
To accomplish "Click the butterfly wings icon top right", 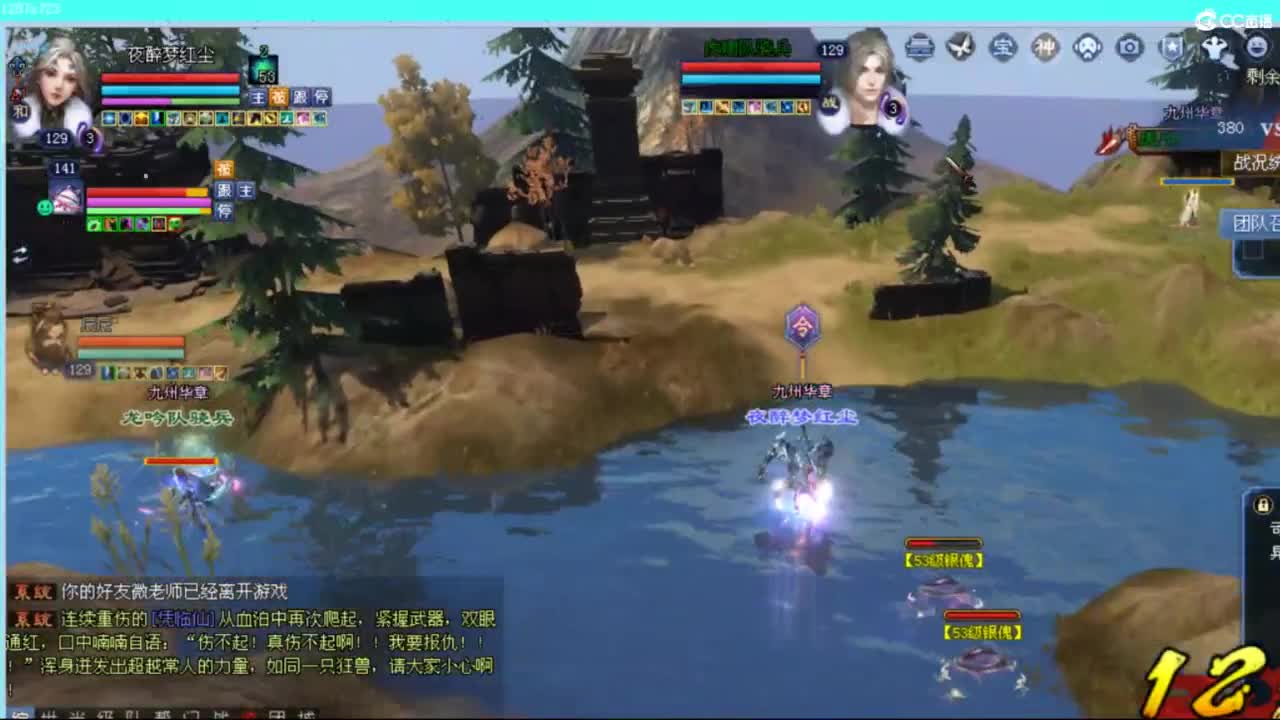I will [x=962, y=45].
